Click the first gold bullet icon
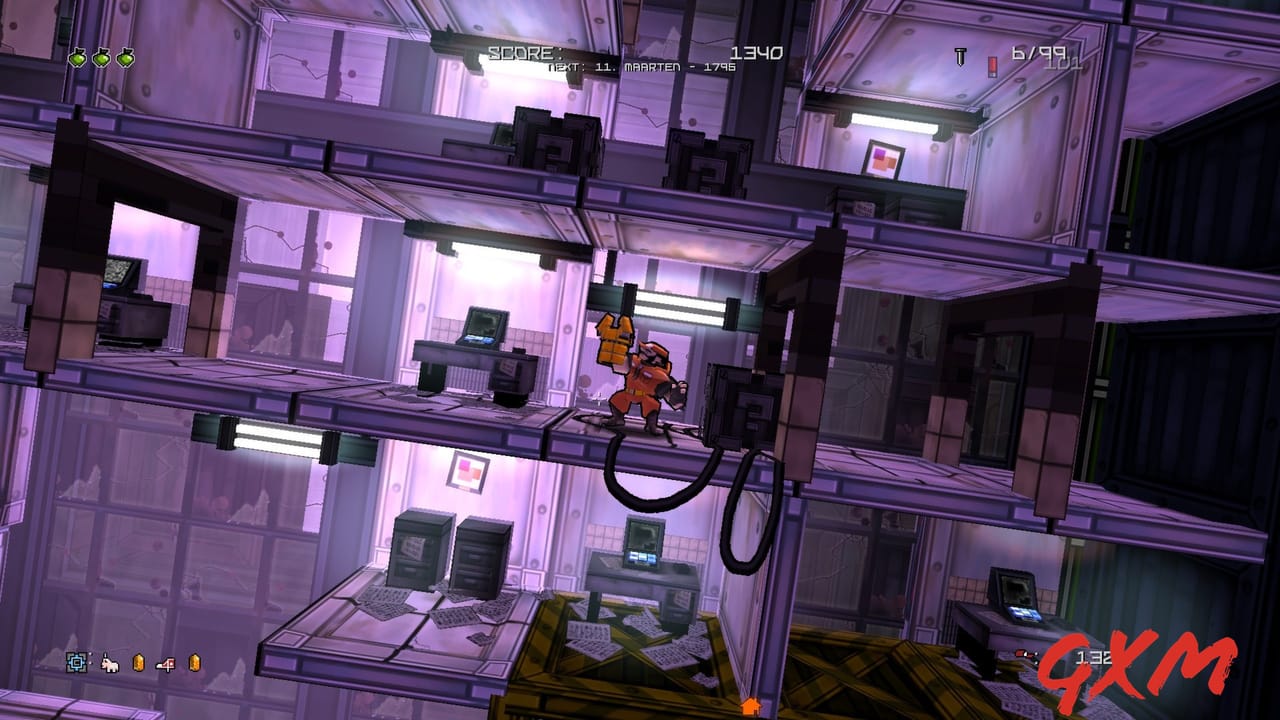Viewport: 1280px width, 720px height. coord(139,661)
